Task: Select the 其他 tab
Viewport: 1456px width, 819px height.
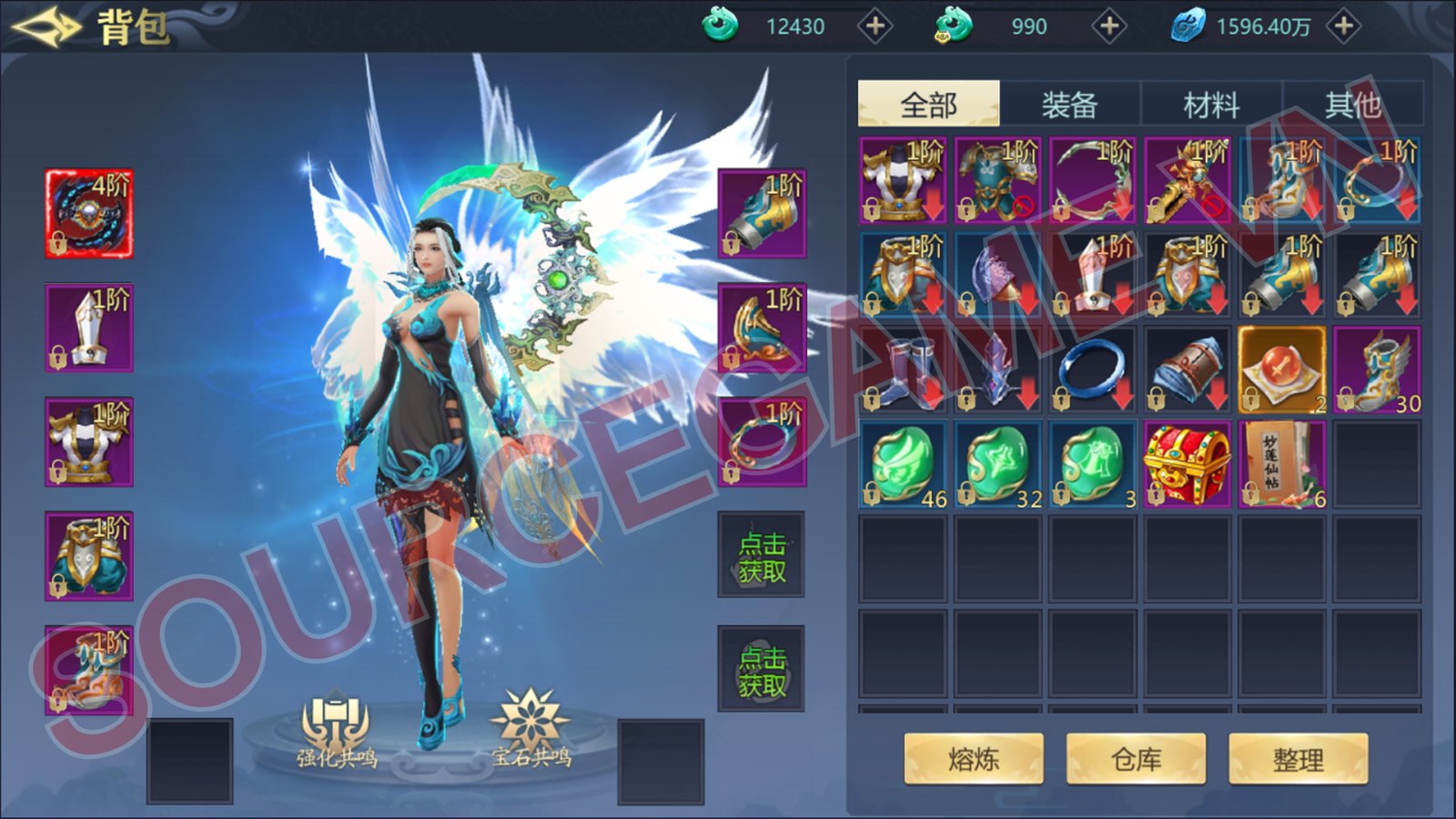Action: [1352, 105]
